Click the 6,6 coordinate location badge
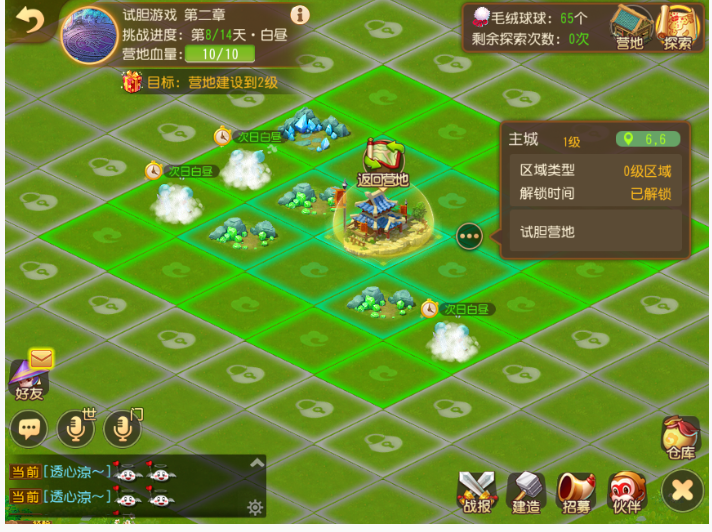The width and height of the screenshot is (712, 532). click(649, 140)
